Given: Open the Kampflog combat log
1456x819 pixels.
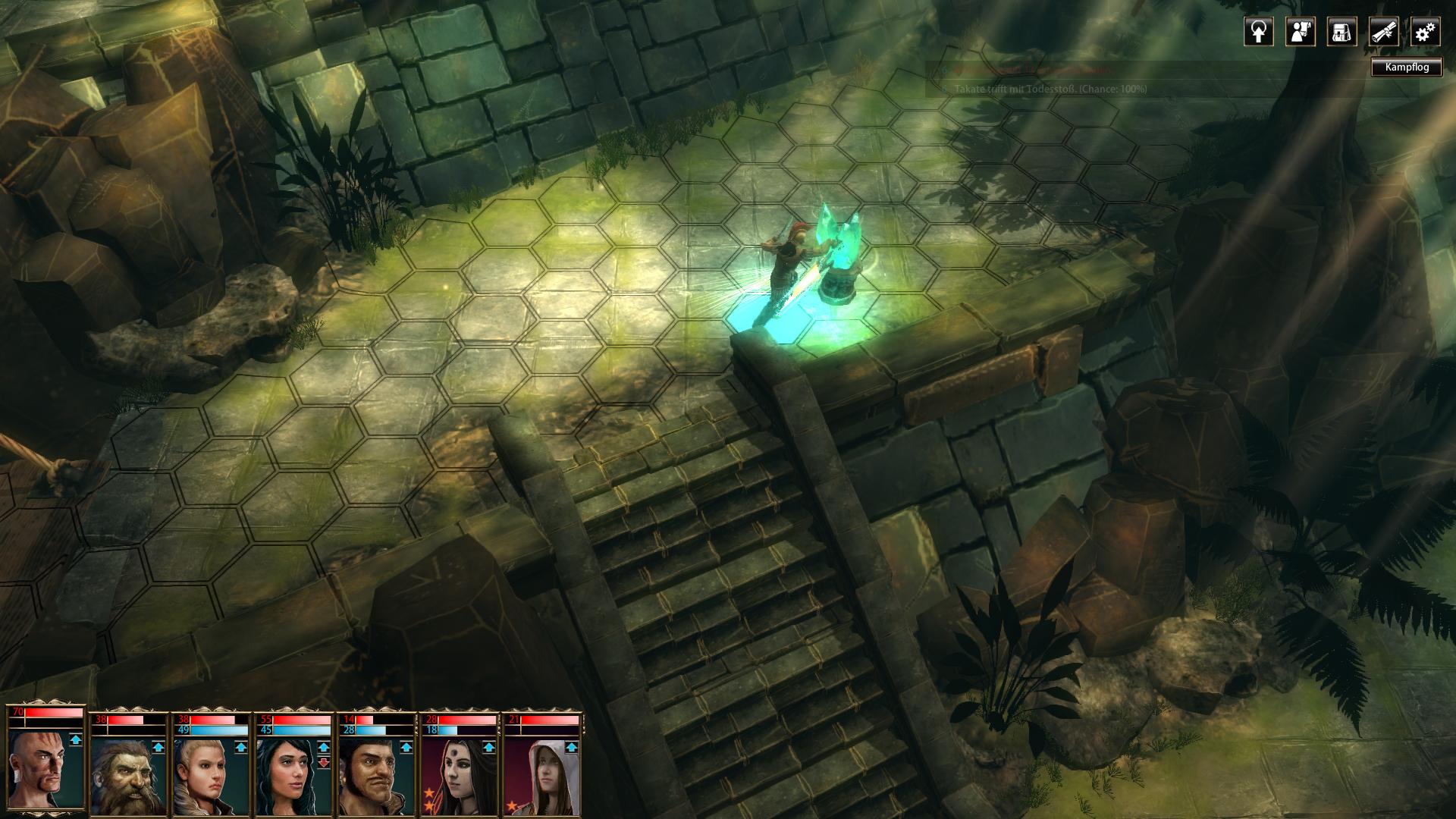Looking at the screenshot, I should coord(1406,67).
